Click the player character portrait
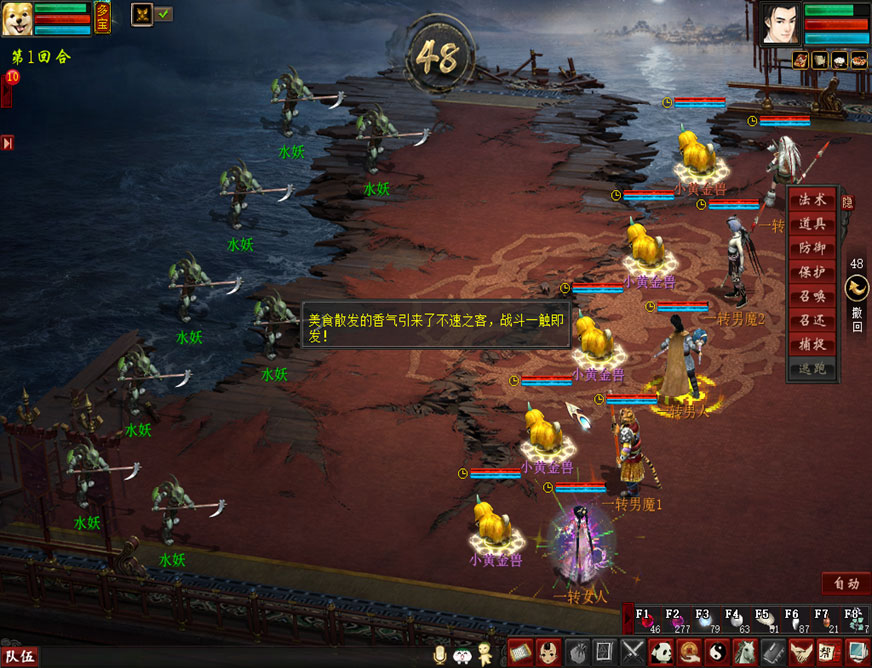Viewport: 872px width, 668px height. [780, 22]
